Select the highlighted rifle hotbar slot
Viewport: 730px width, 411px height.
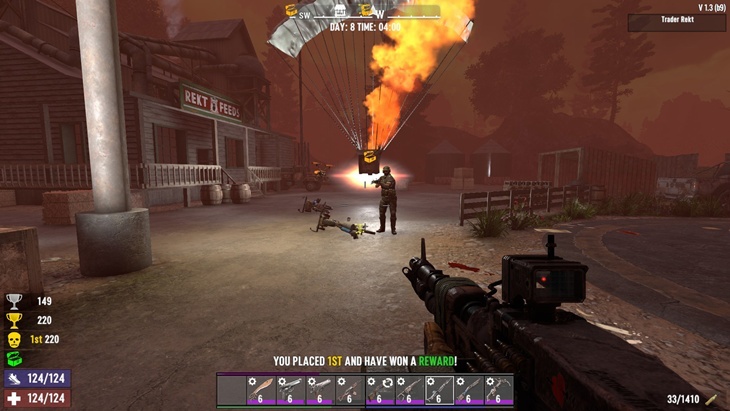(x=439, y=389)
